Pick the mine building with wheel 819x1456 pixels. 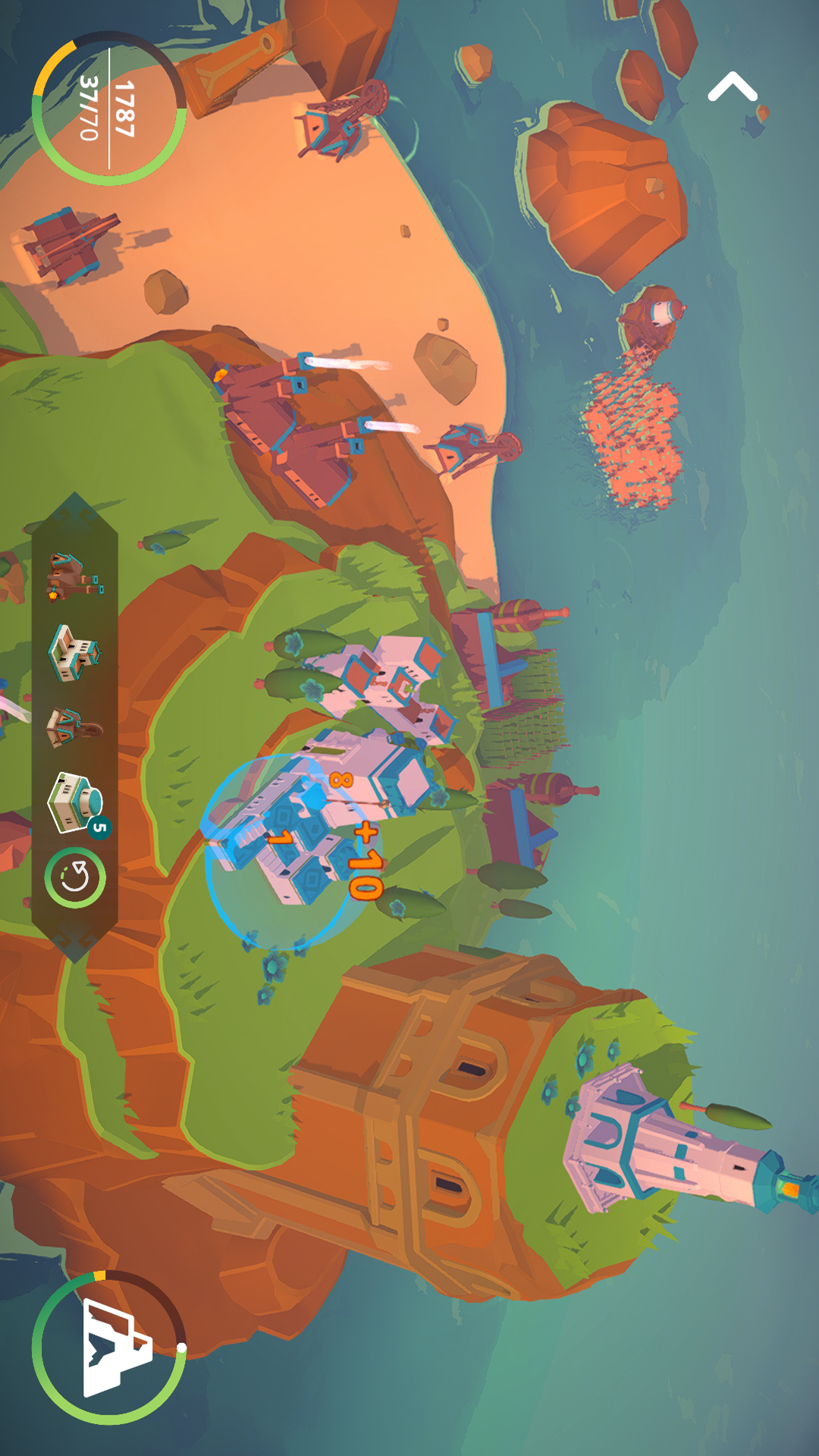74,728
